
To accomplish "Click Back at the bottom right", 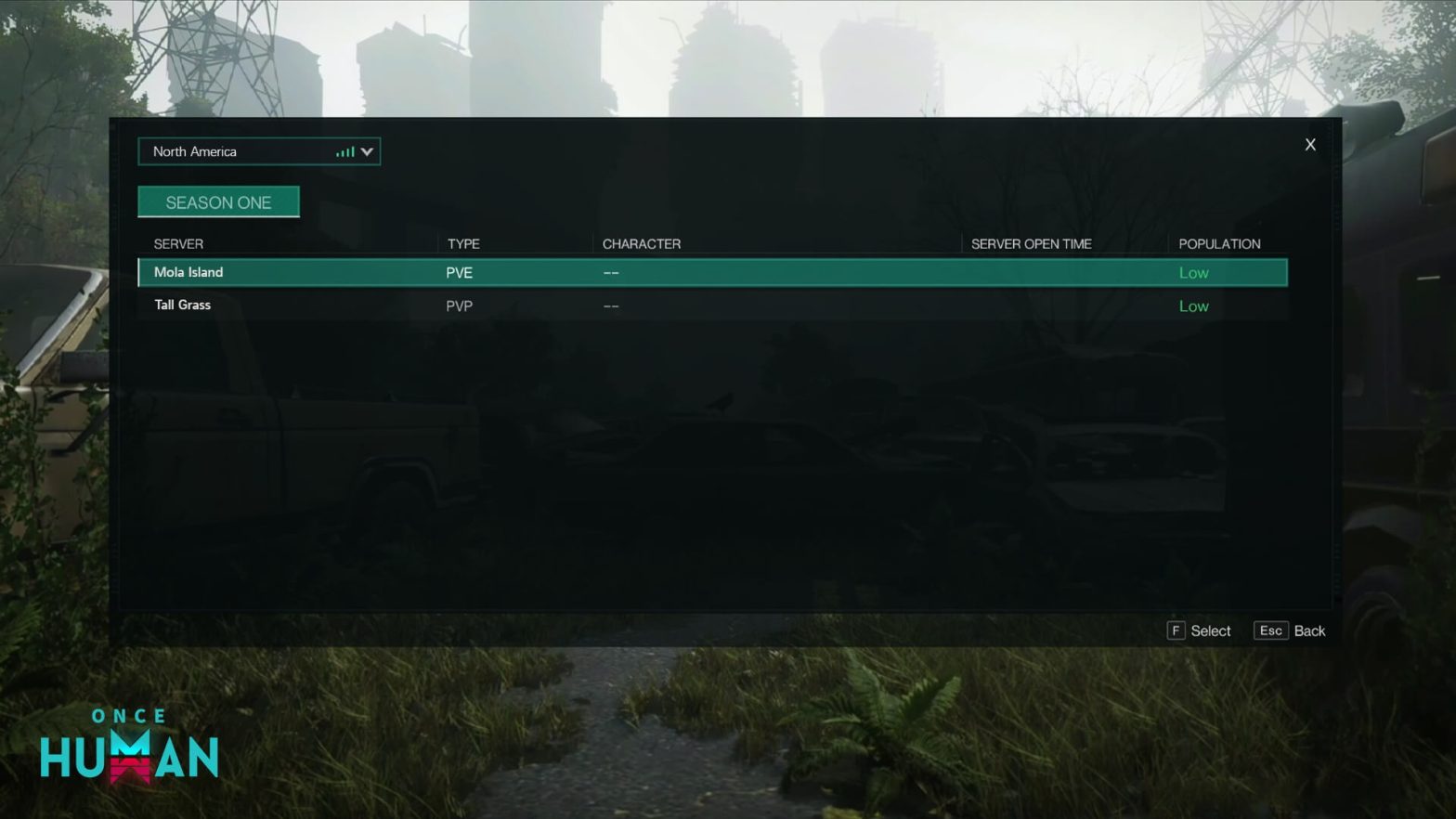I will (x=1310, y=630).
